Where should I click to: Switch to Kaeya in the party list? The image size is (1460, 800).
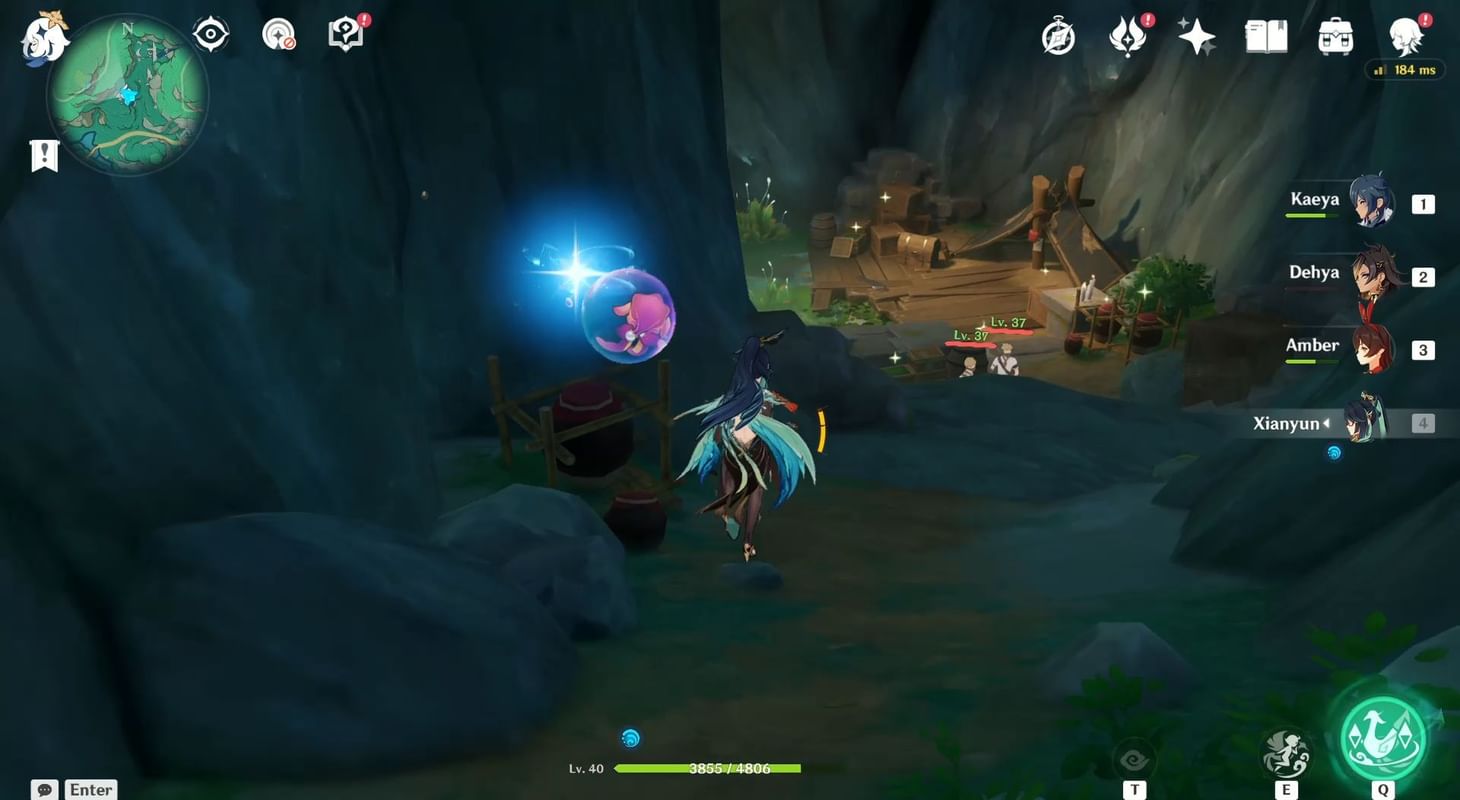tap(1375, 203)
